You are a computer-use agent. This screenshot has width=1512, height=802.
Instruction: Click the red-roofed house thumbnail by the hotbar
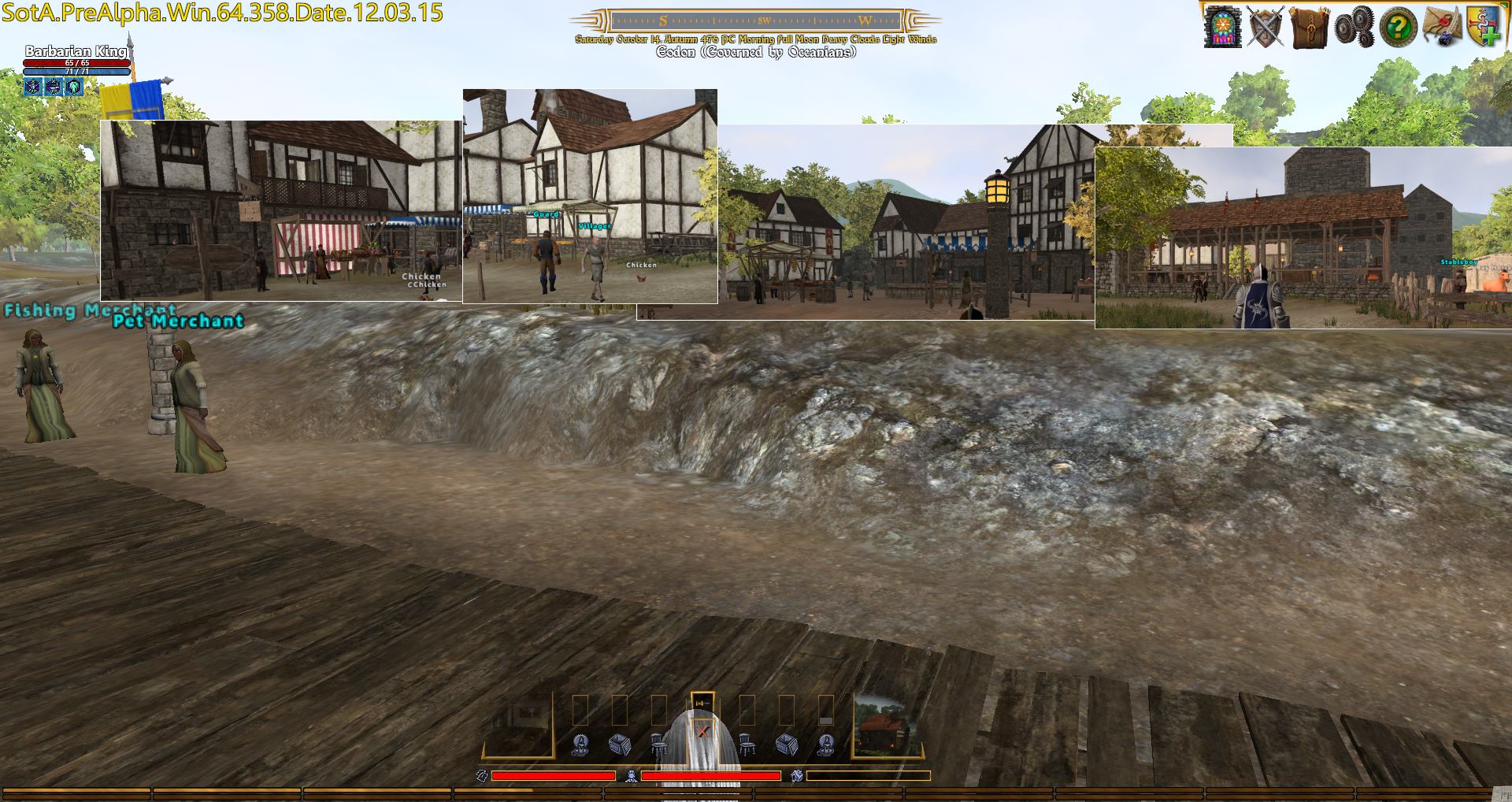click(887, 725)
